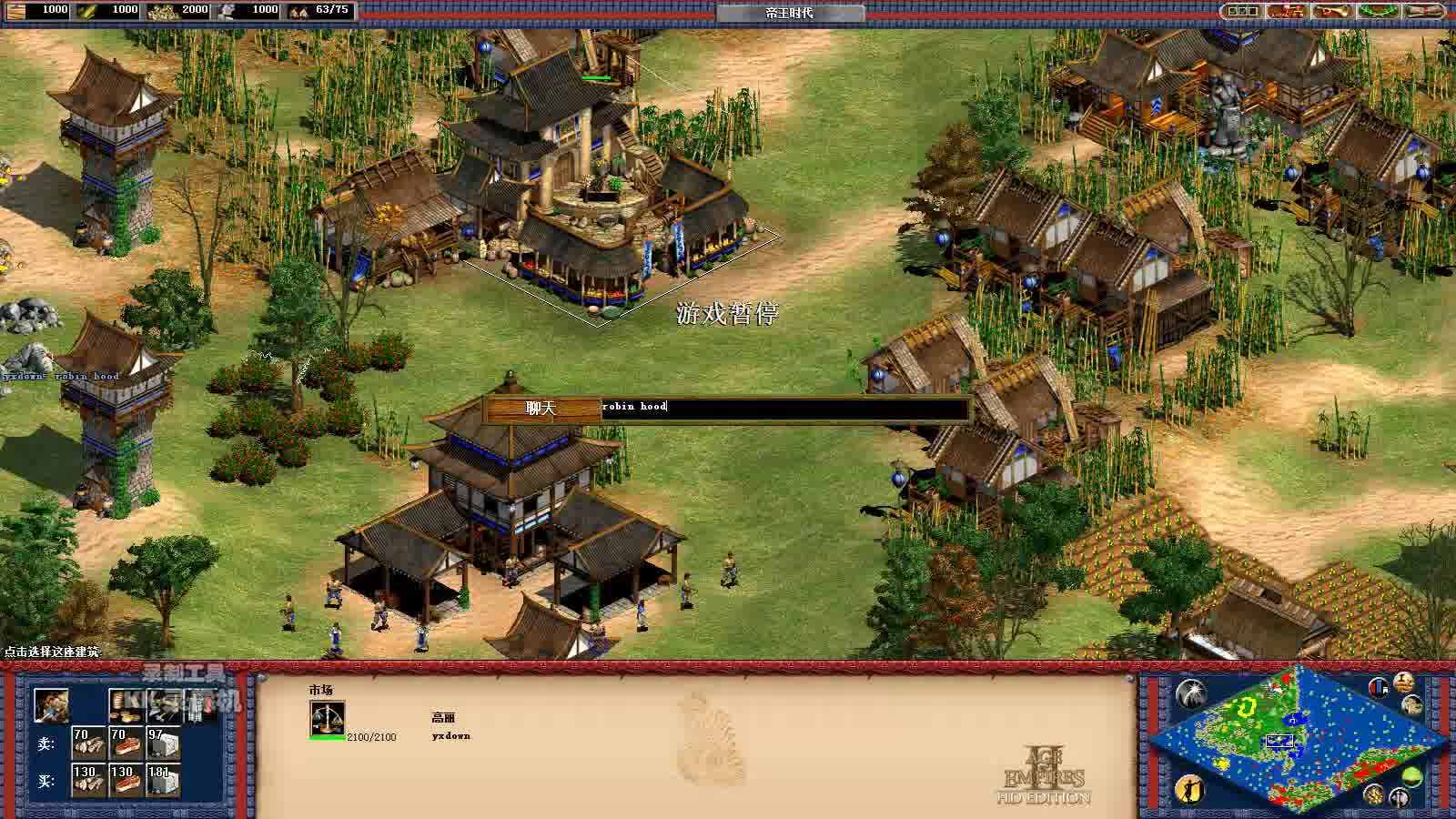Activate the flare signal minimap button
Viewport: 1456px width, 819px height.
[x=1190, y=693]
